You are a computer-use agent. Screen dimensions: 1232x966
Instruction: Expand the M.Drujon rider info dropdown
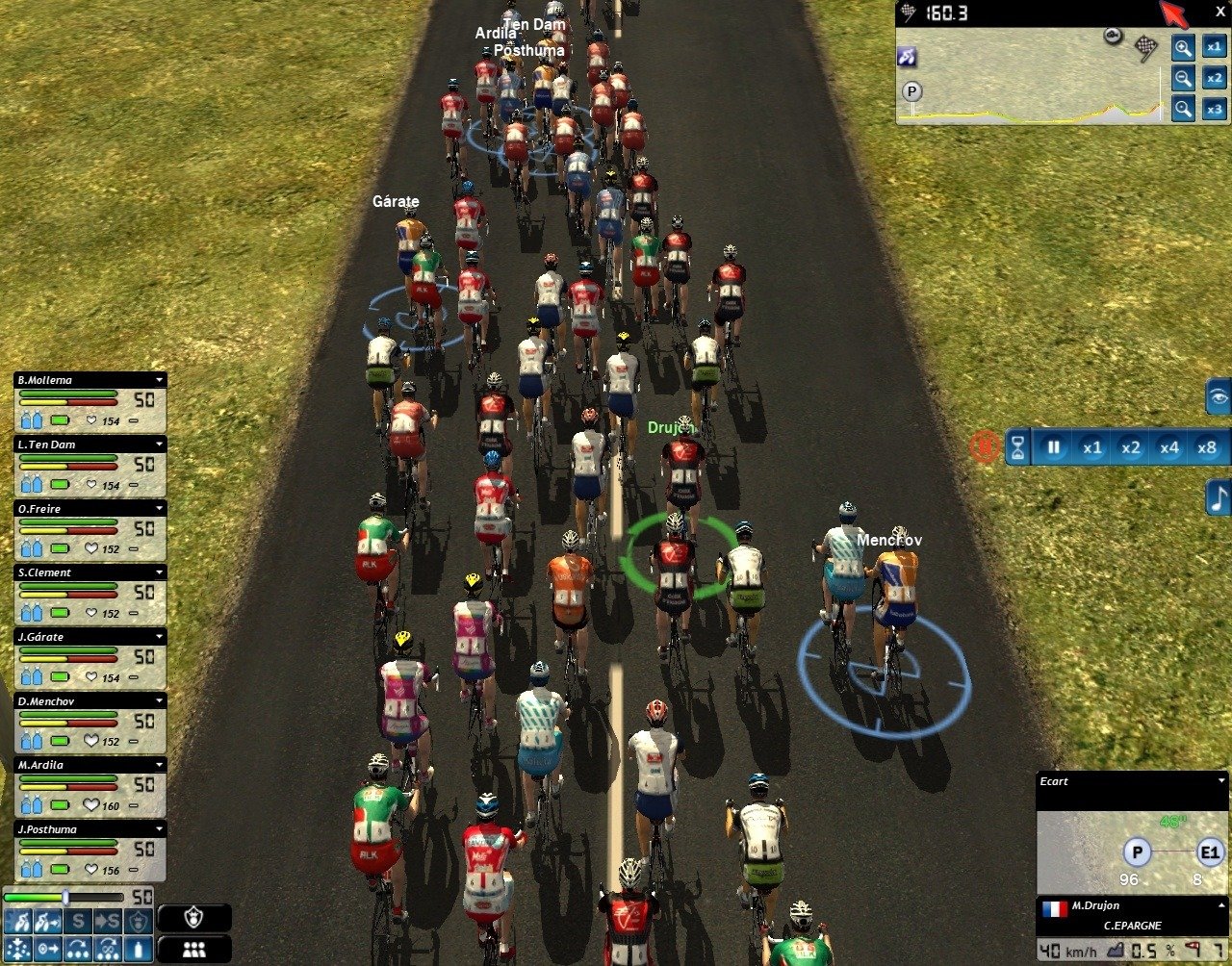click(x=1221, y=905)
